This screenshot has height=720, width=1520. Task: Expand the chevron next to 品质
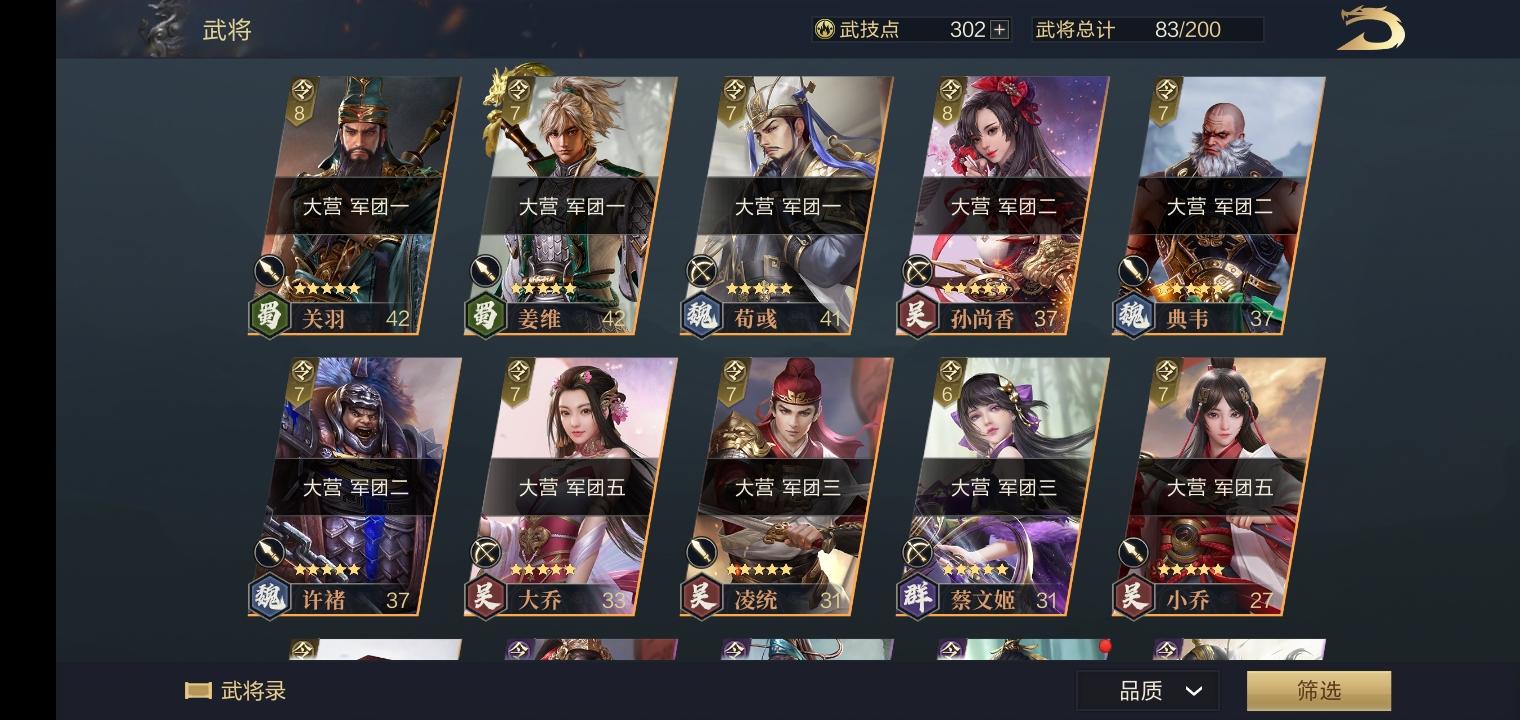click(x=1192, y=690)
